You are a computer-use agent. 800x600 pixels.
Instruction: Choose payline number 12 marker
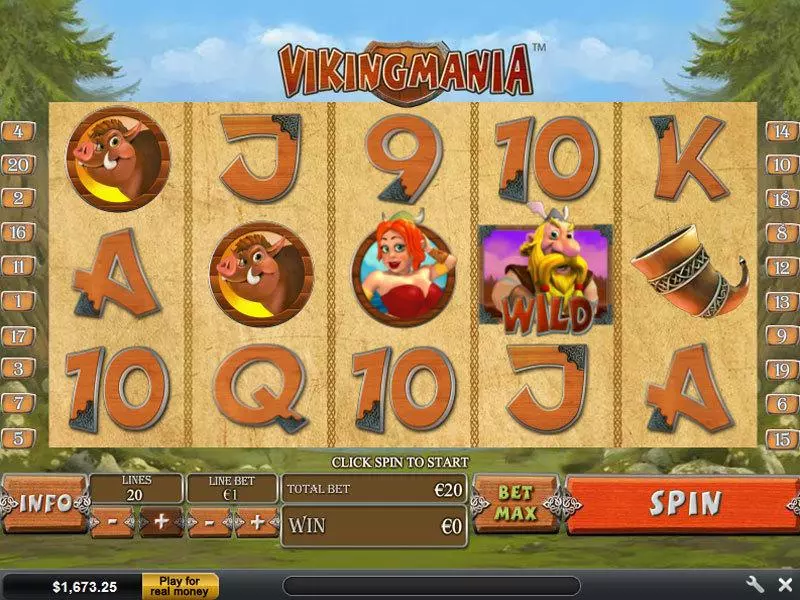pyautogui.click(x=781, y=267)
